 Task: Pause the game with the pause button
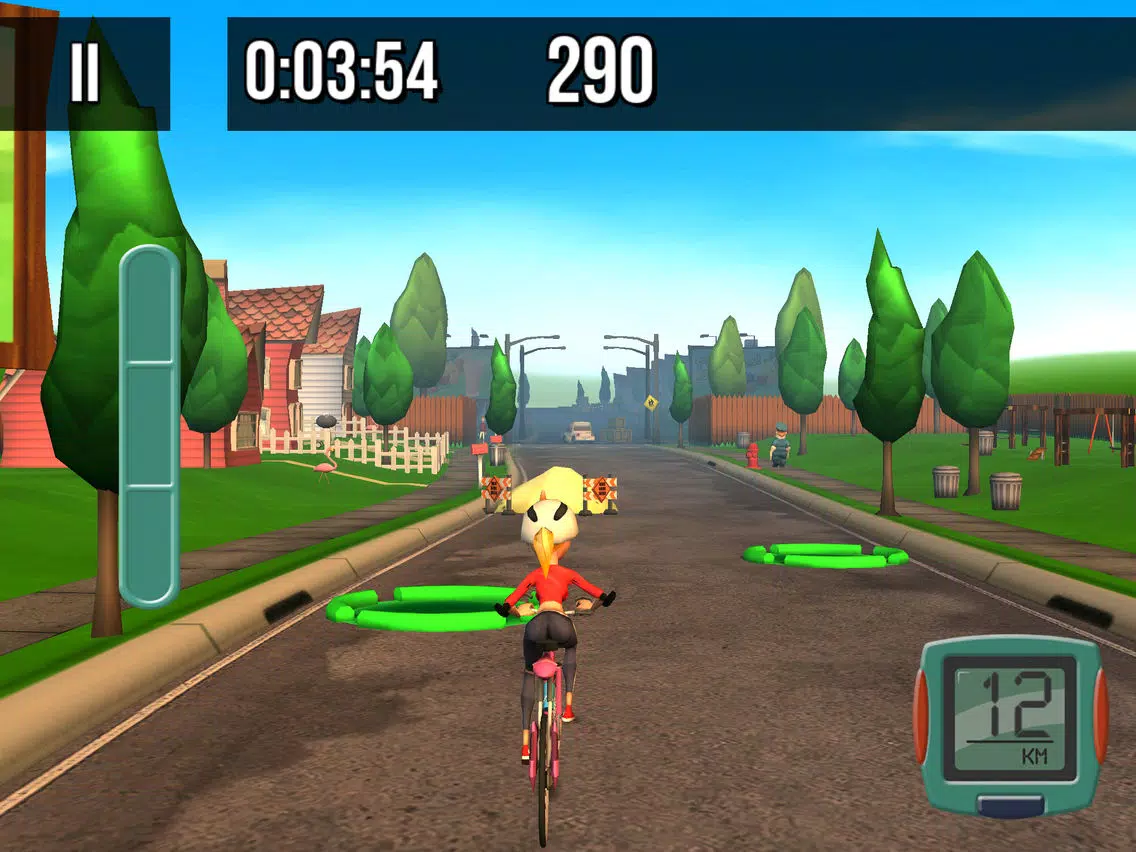(x=85, y=74)
